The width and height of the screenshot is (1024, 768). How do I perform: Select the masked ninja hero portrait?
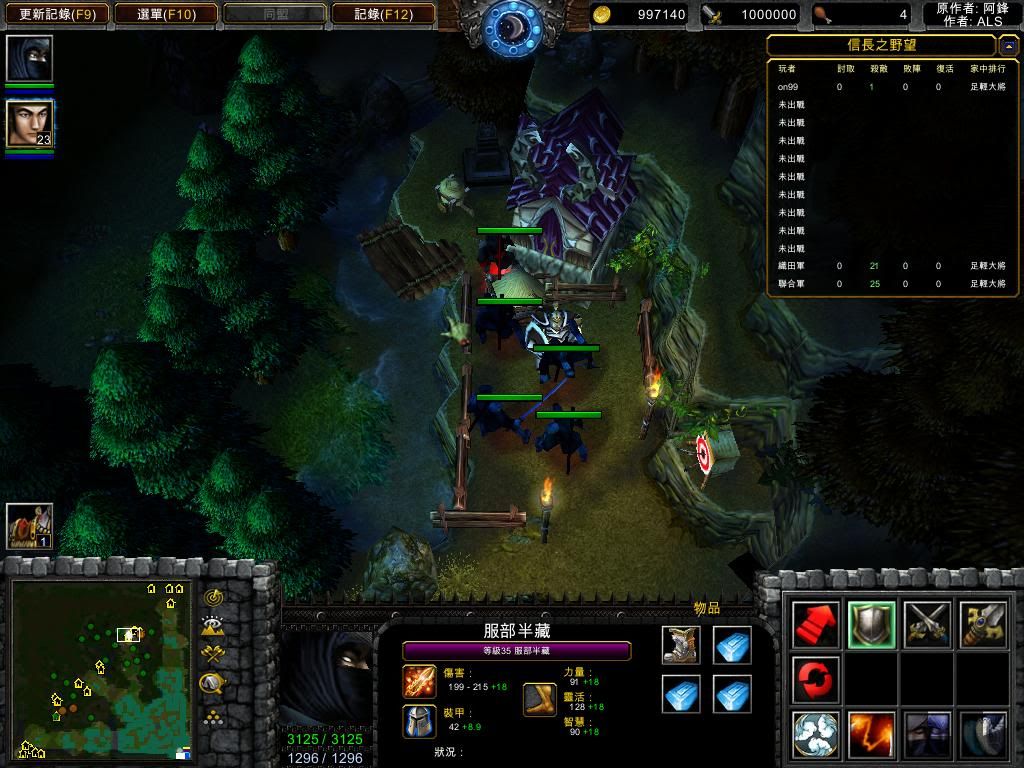(x=29, y=59)
